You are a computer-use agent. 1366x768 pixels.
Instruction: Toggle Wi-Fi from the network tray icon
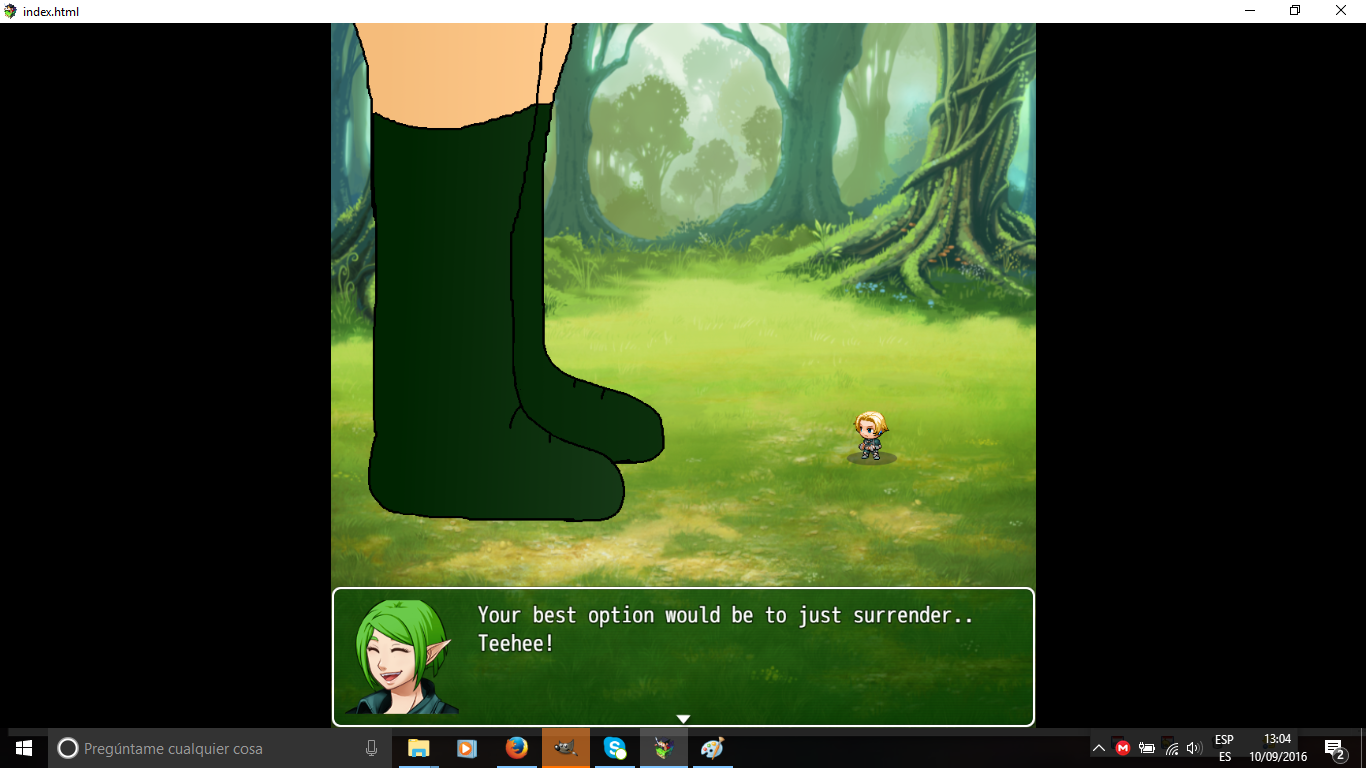pos(1169,747)
